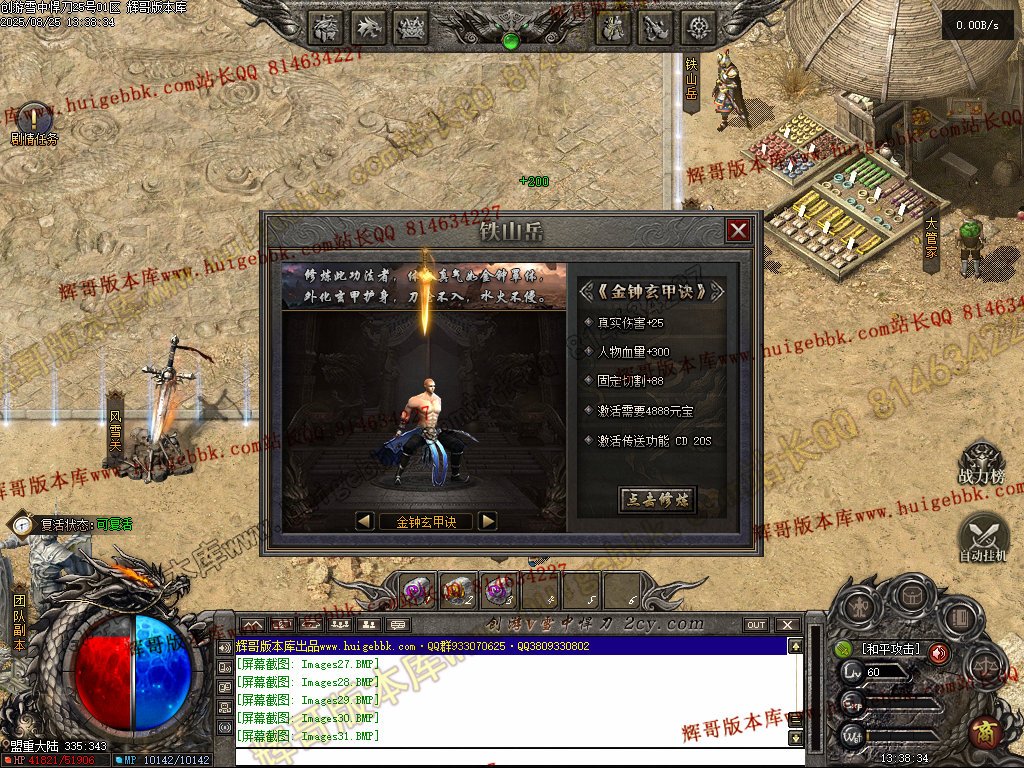The height and width of the screenshot is (768, 1024).
Task: Use the item in hotbar slot 2
Action: tap(458, 590)
